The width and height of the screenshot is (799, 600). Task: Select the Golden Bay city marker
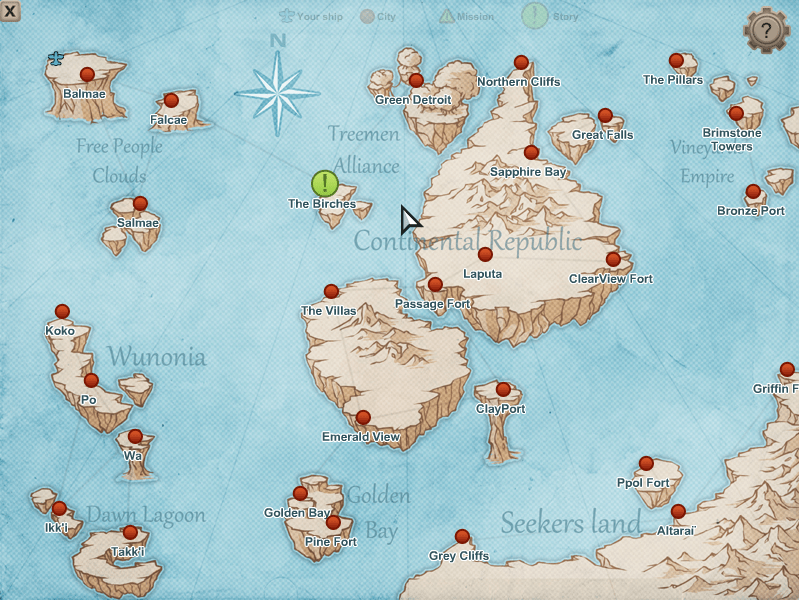[300, 493]
